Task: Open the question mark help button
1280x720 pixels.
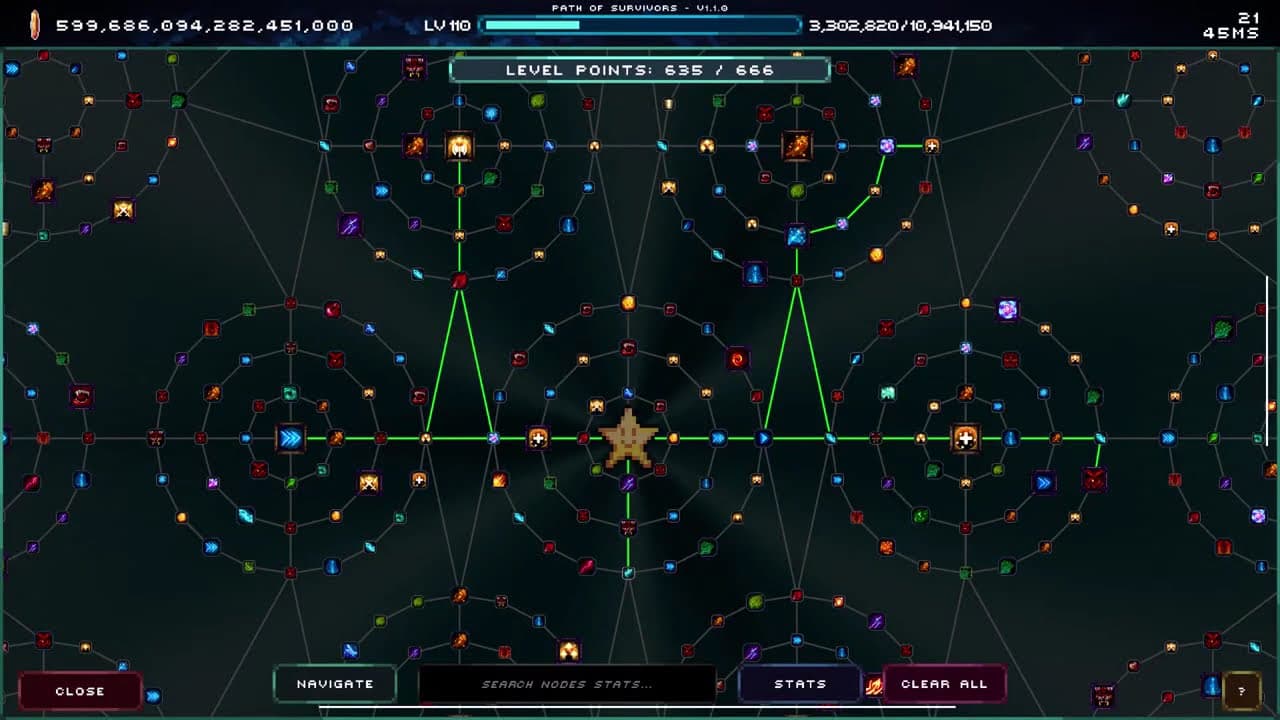Action: [1241, 691]
